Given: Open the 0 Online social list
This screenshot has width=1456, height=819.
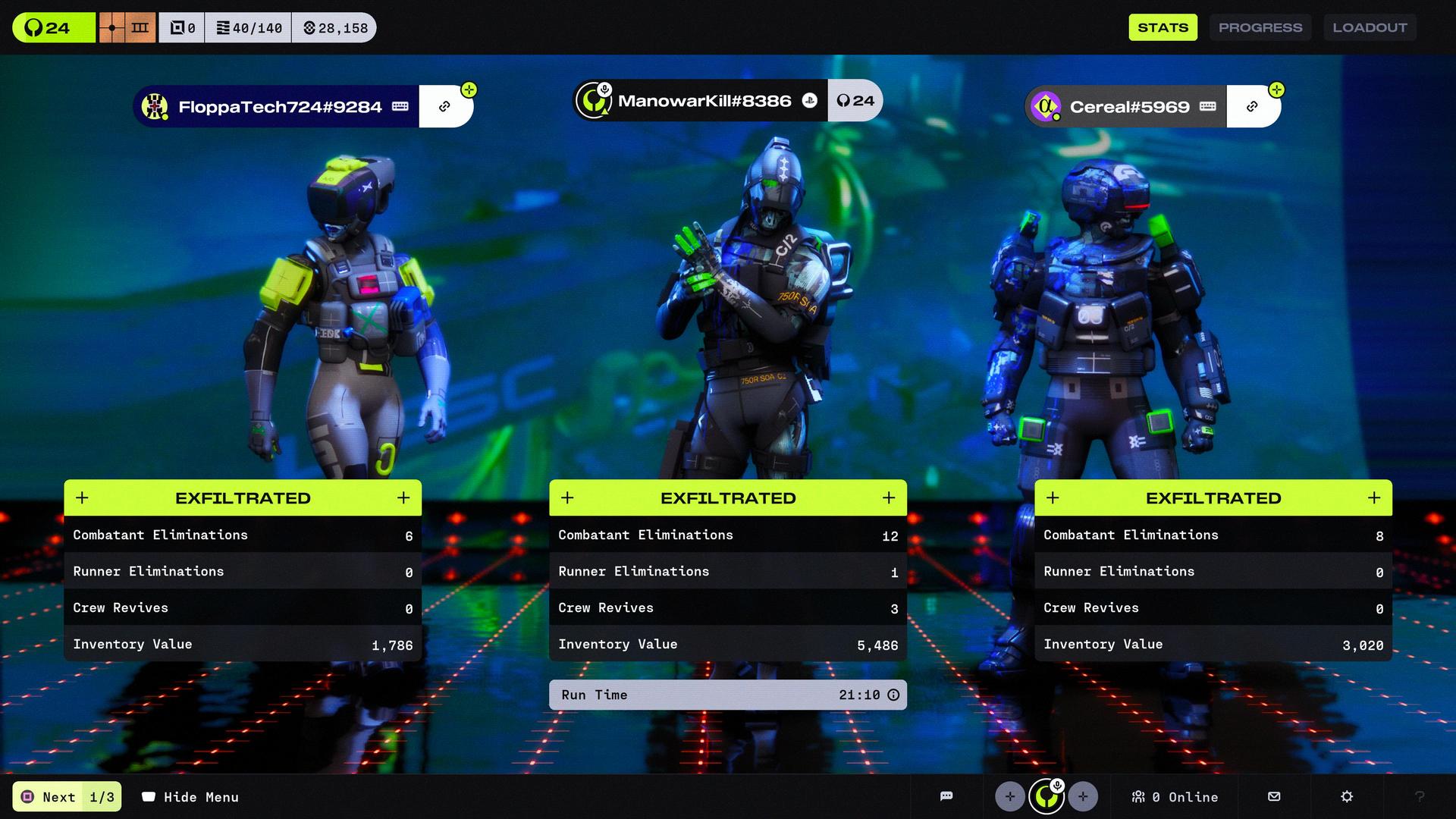Looking at the screenshot, I should point(1174,797).
